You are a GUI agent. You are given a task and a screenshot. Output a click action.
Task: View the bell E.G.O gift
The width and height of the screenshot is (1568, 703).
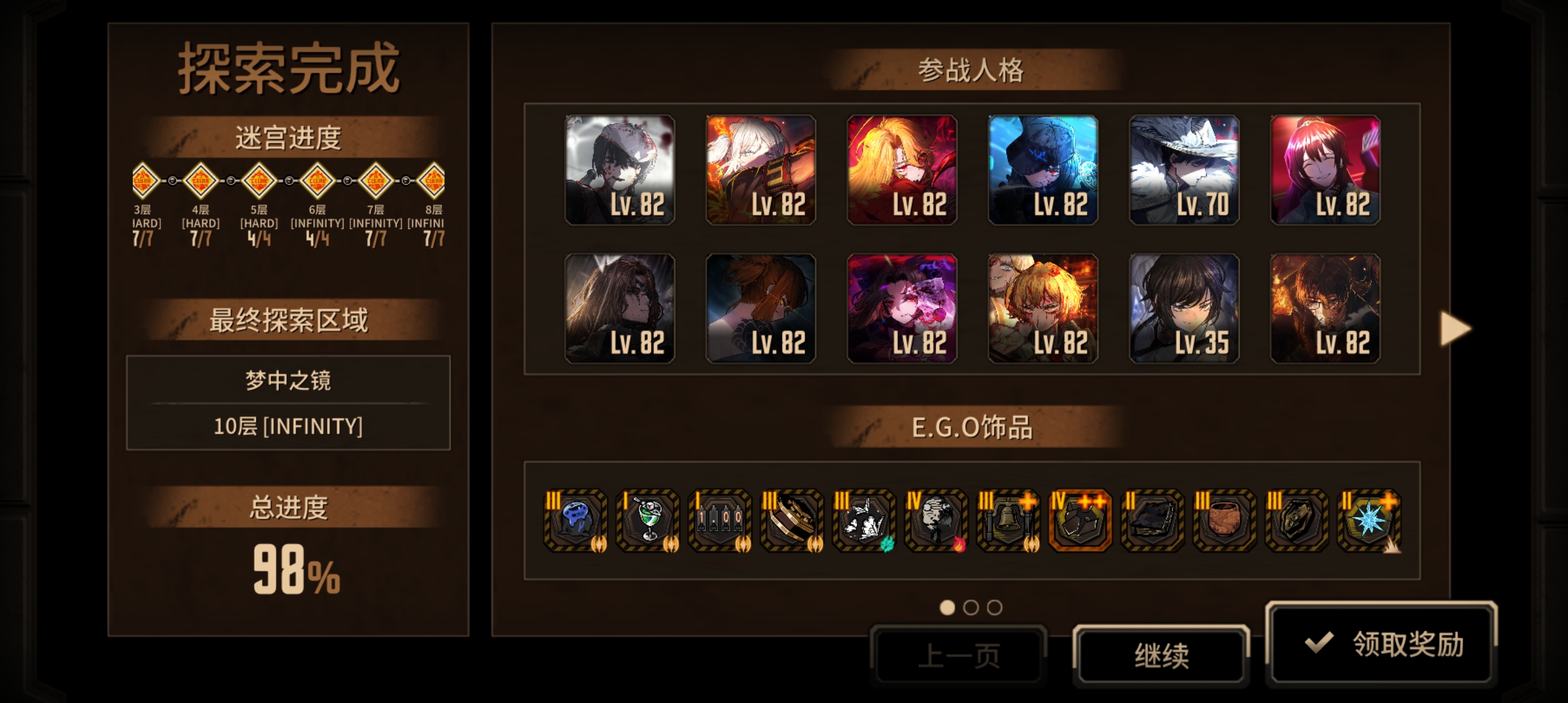click(x=1008, y=521)
